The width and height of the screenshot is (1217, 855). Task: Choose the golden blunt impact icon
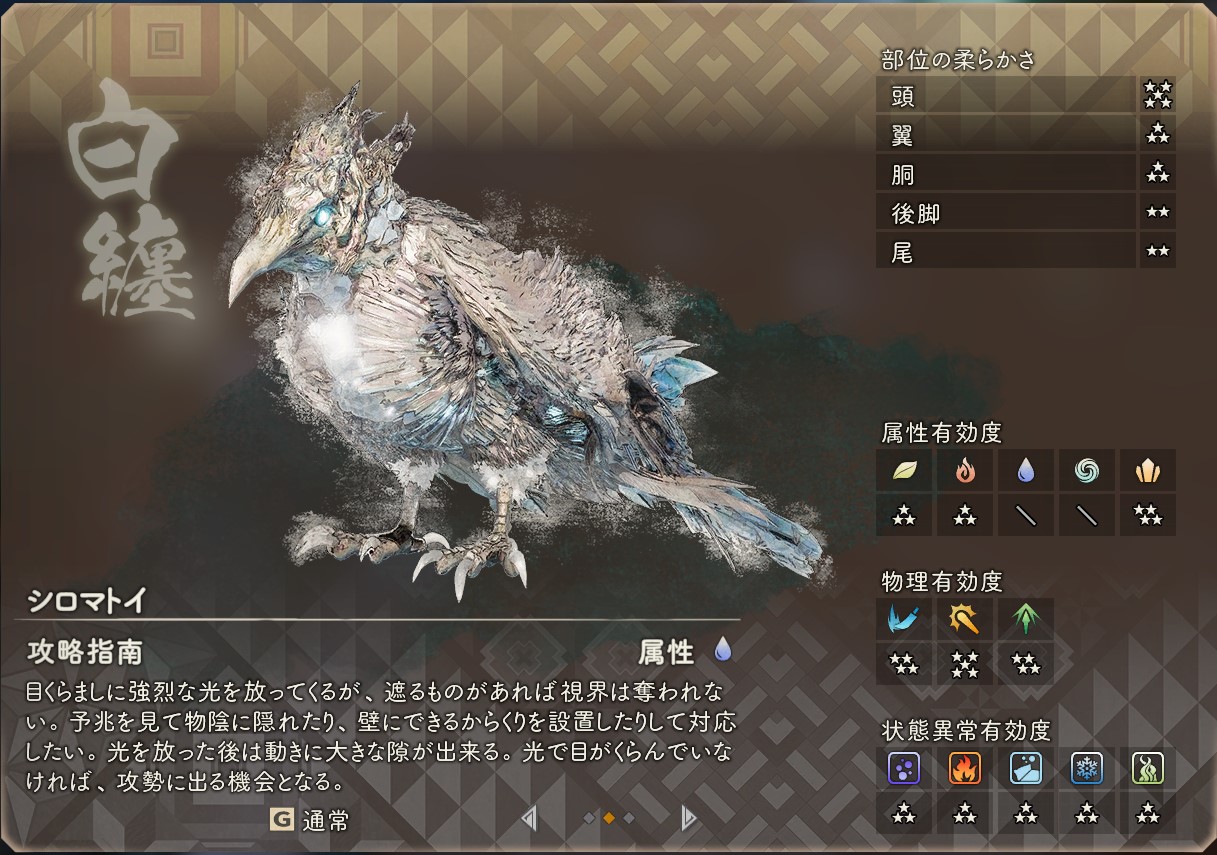coord(965,619)
